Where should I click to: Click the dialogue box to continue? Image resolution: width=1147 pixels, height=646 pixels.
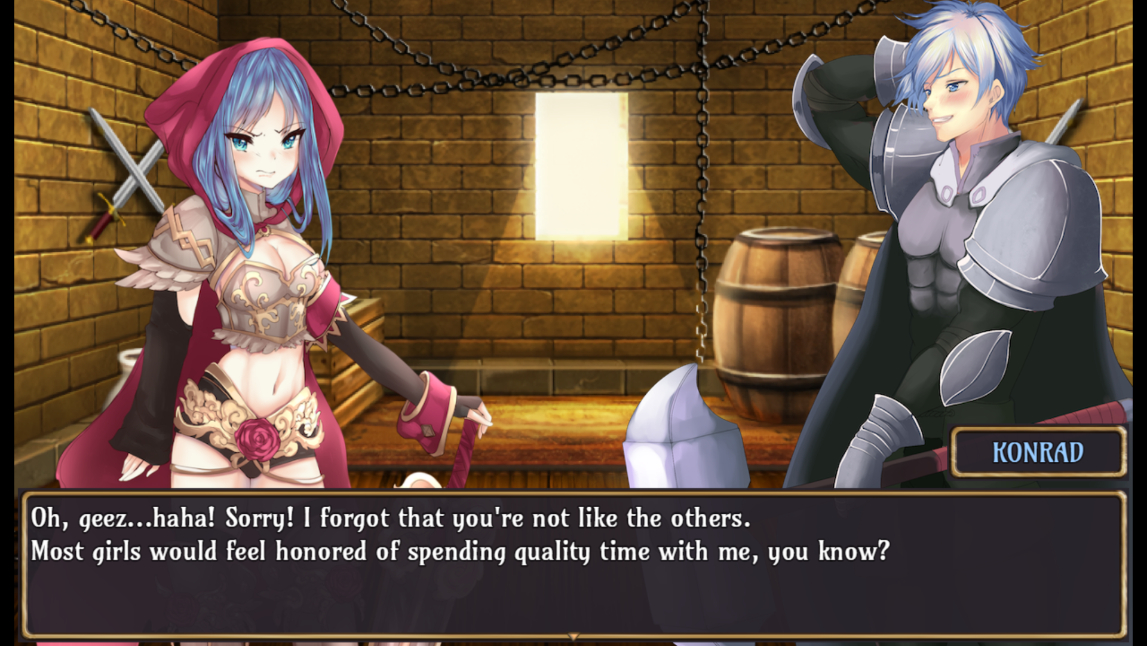573,564
